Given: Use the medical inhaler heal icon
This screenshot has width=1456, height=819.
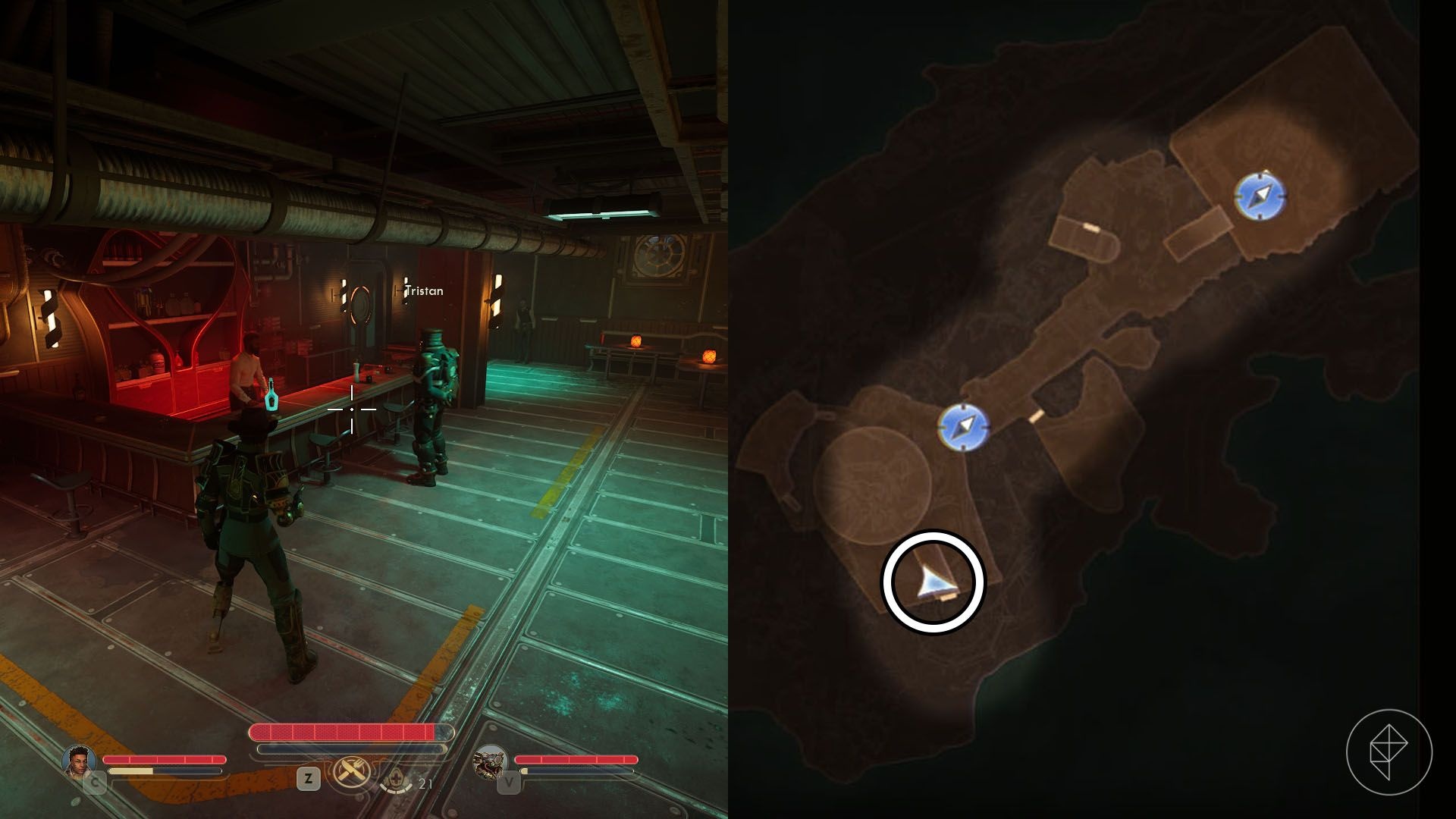Looking at the screenshot, I should (395, 781).
